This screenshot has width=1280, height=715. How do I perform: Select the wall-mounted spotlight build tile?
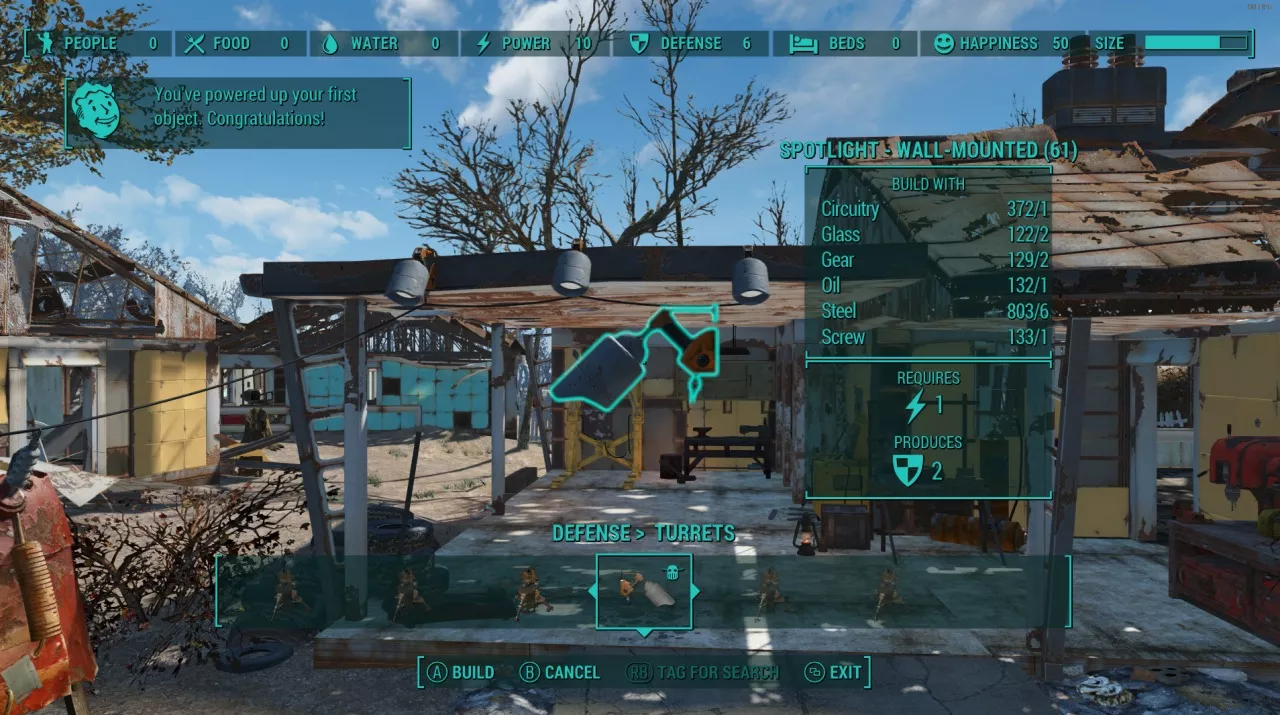(x=644, y=591)
